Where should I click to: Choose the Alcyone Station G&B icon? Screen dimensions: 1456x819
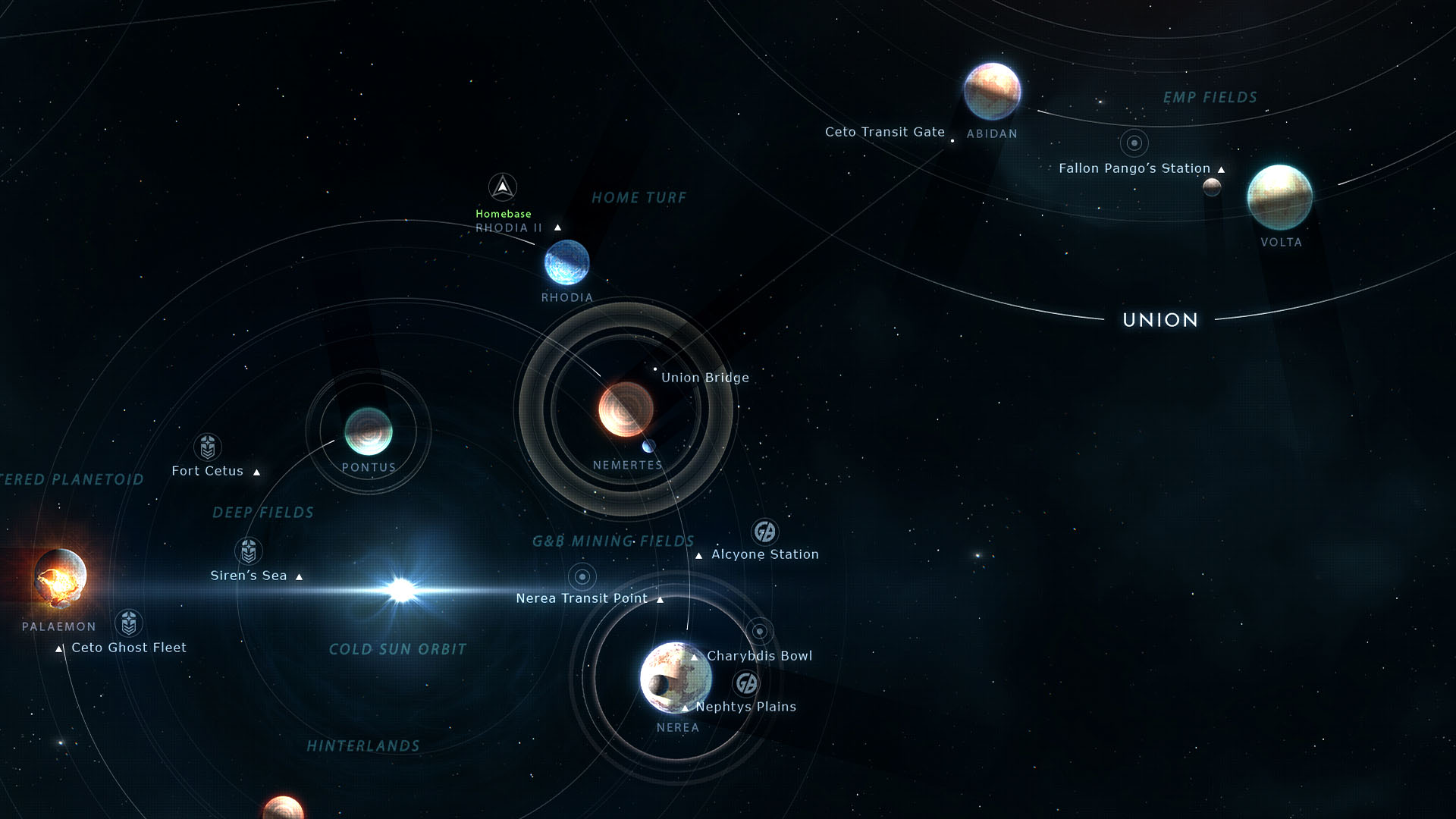point(764,532)
